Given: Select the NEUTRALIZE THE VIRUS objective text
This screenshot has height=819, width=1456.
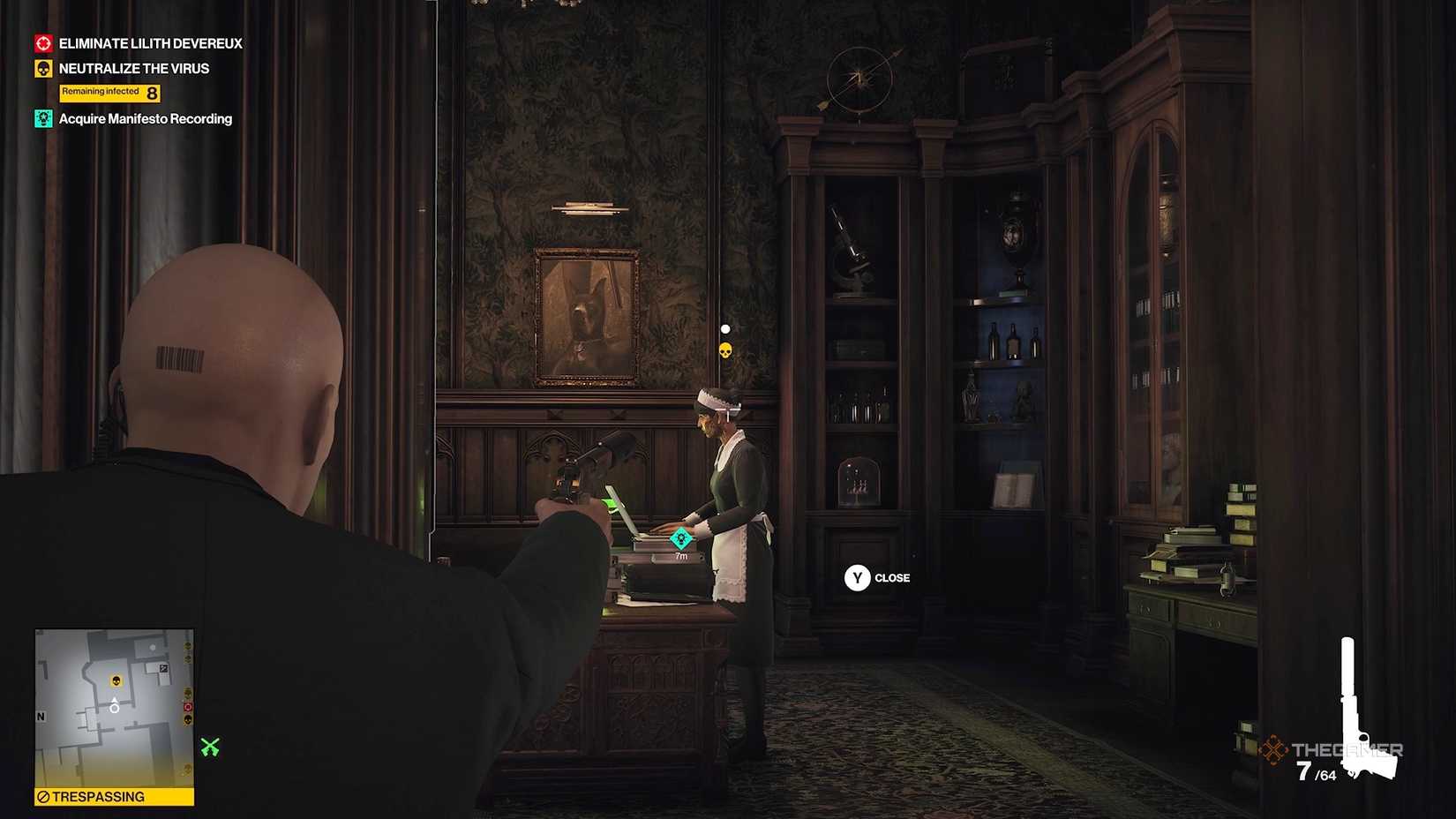Looking at the screenshot, I should click(x=133, y=68).
